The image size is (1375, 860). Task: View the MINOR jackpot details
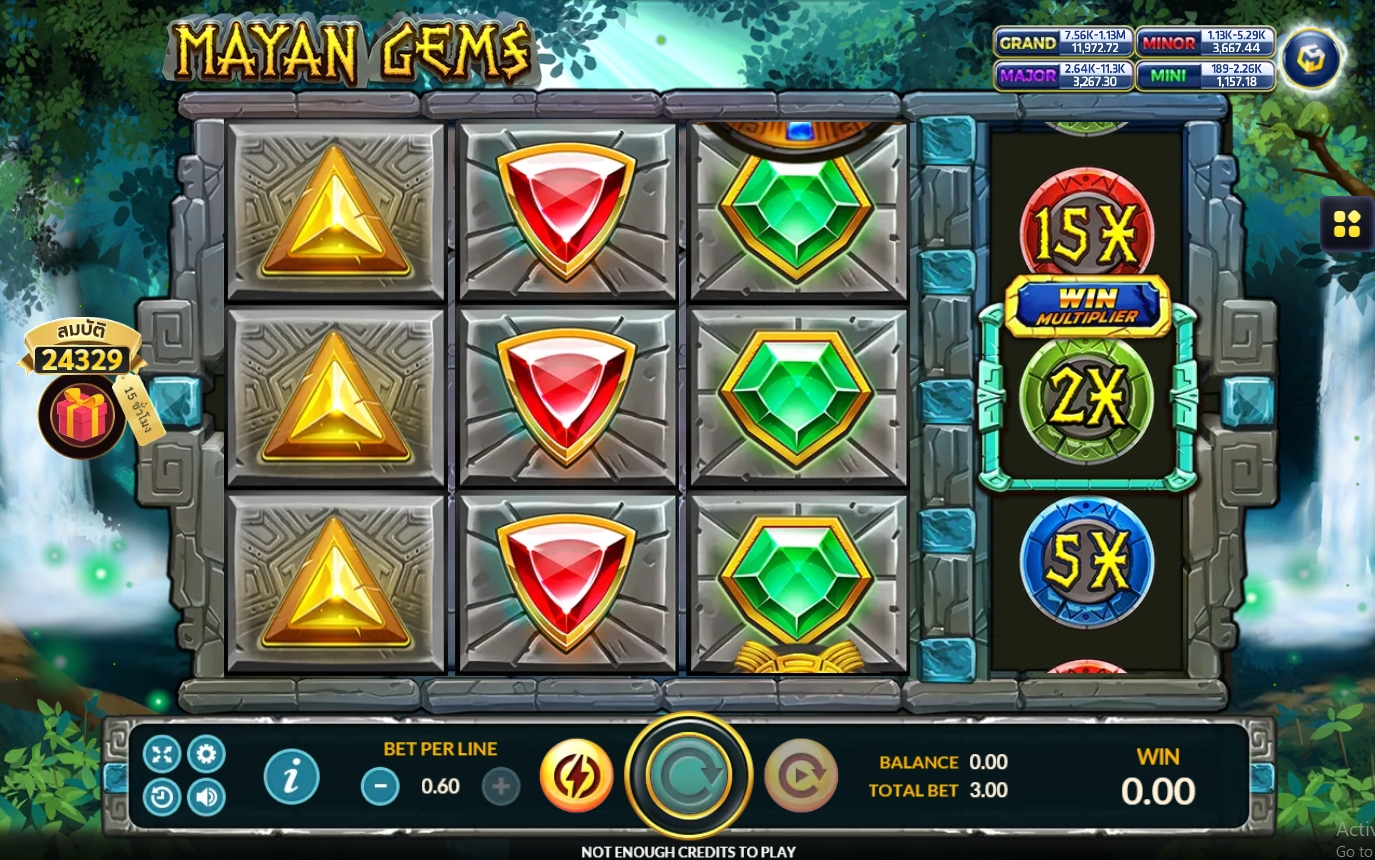1205,42
